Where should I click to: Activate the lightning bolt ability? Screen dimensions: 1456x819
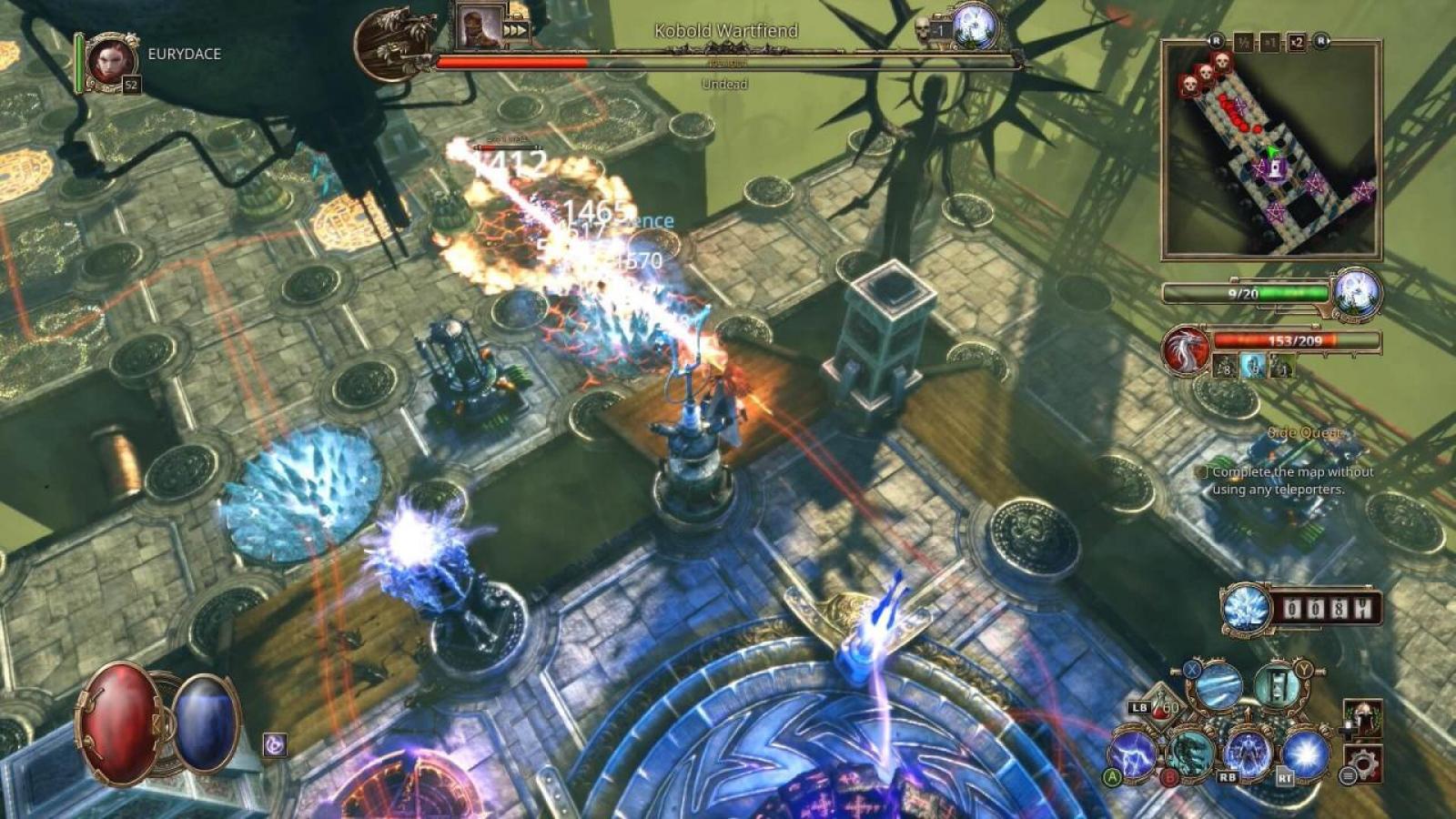click(x=1134, y=754)
